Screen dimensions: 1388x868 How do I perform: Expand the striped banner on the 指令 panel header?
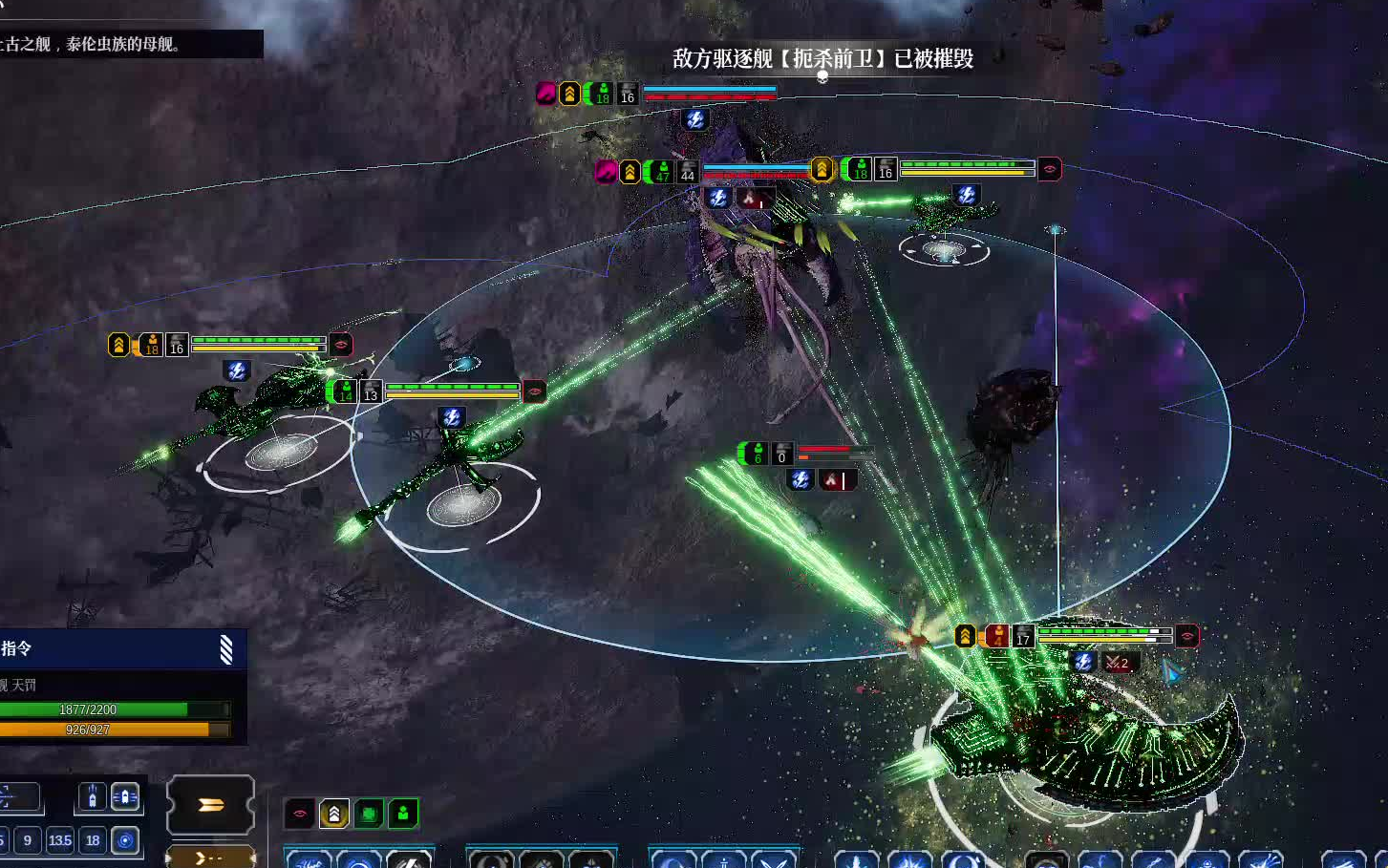(x=226, y=650)
